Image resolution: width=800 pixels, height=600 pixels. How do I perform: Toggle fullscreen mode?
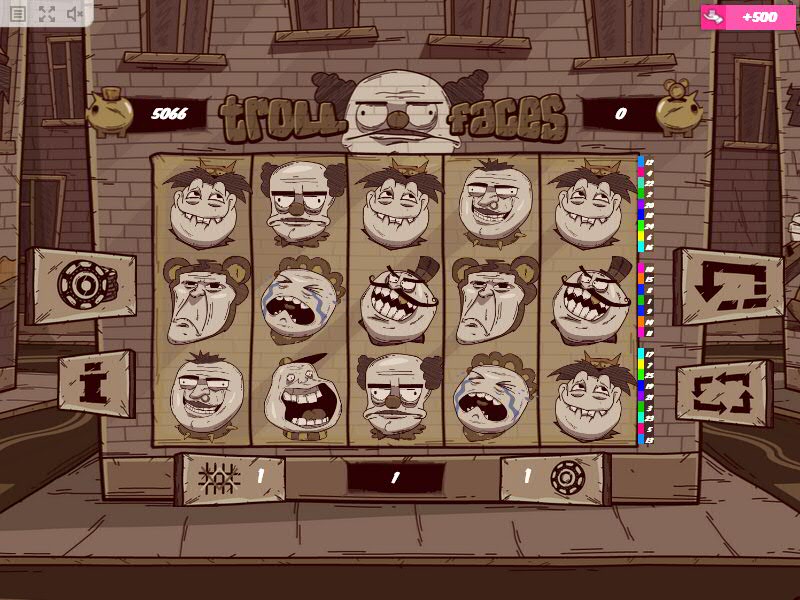pos(47,14)
